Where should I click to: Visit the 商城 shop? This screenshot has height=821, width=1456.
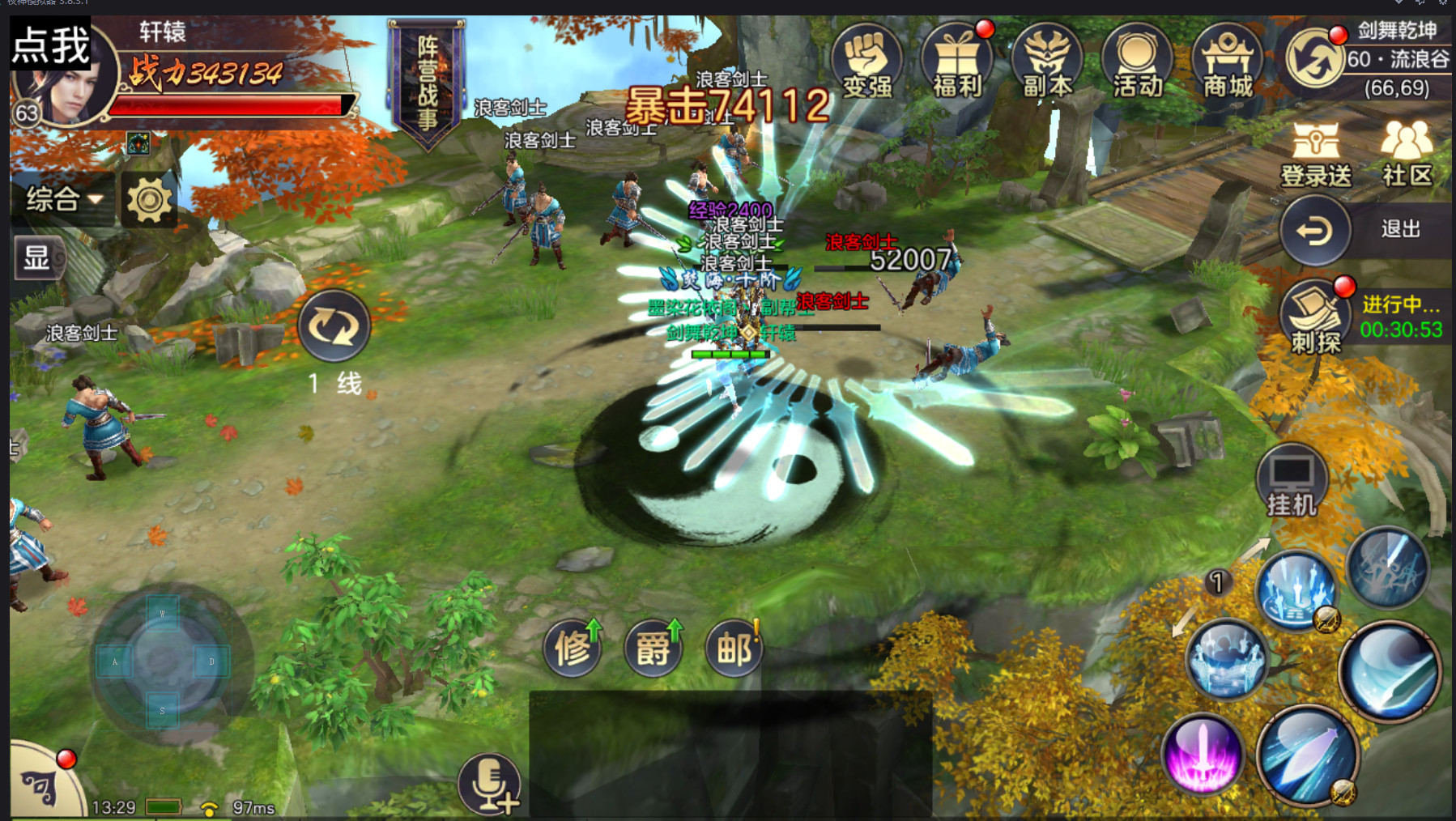pos(1227,62)
